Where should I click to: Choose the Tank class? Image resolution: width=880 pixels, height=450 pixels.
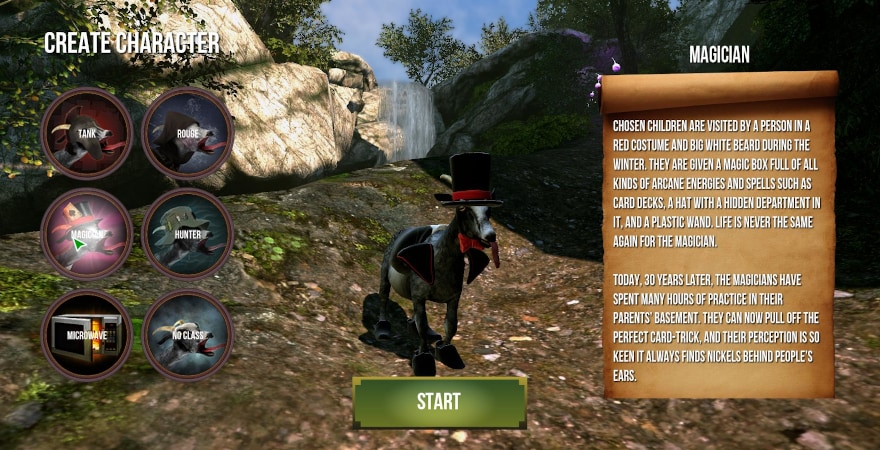[86, 134]
